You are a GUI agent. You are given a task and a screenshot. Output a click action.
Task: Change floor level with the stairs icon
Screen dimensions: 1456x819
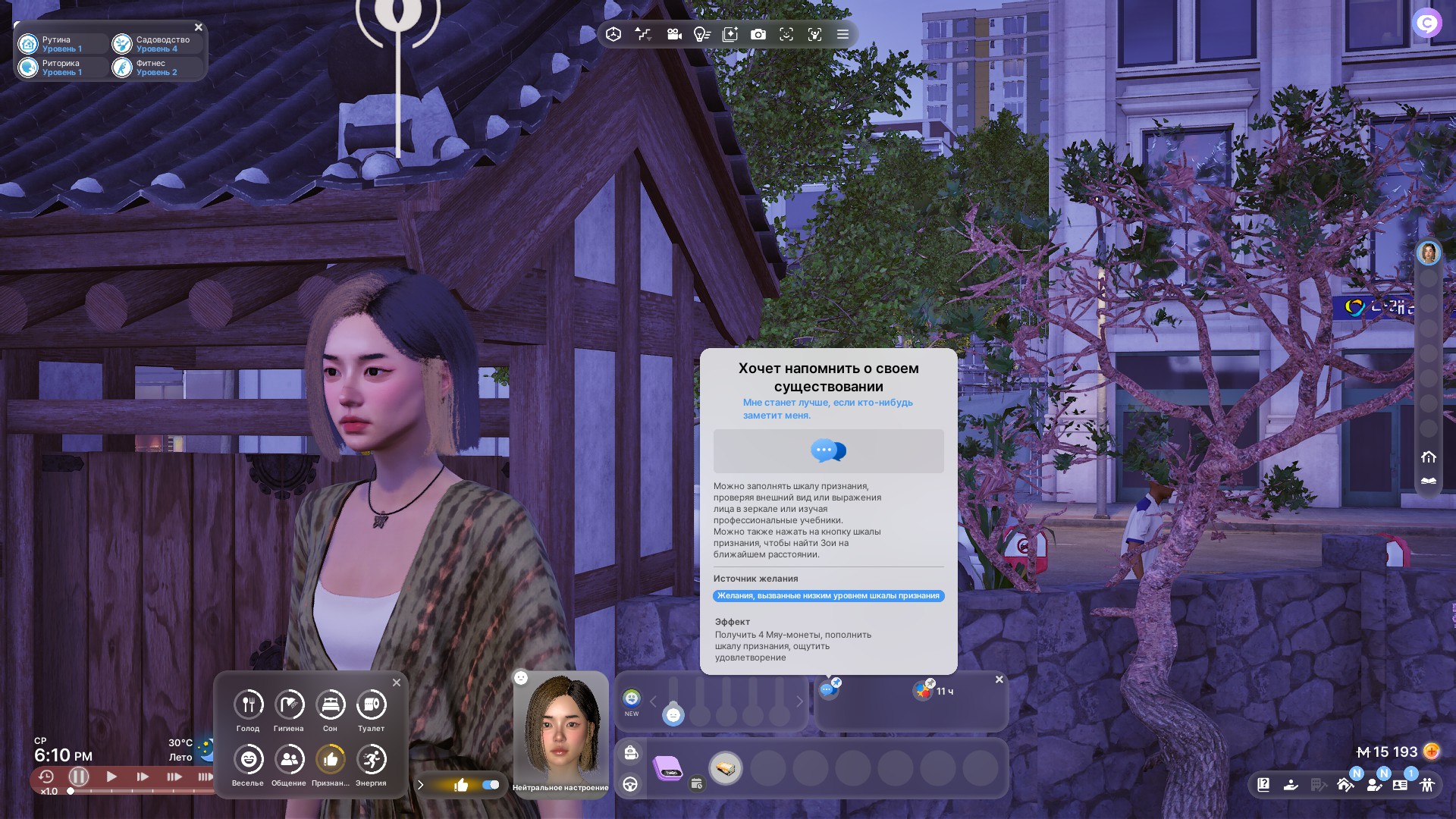(643, 34)
